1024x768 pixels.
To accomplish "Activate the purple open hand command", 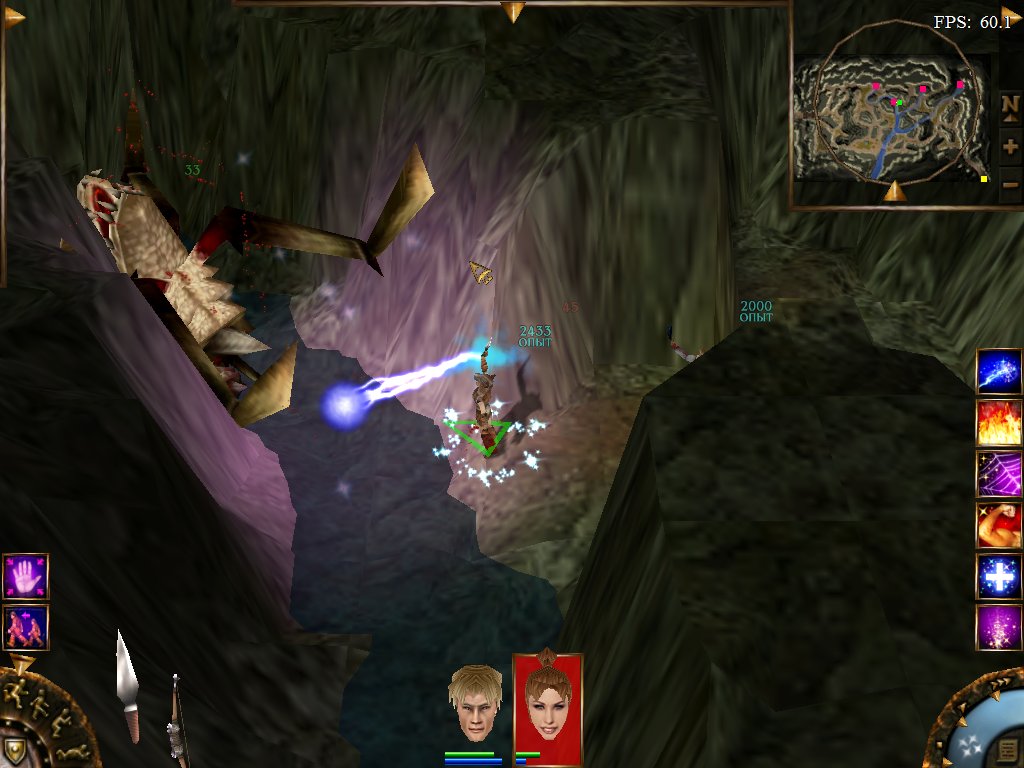I will pyautogui.click(x=25, y=577).
